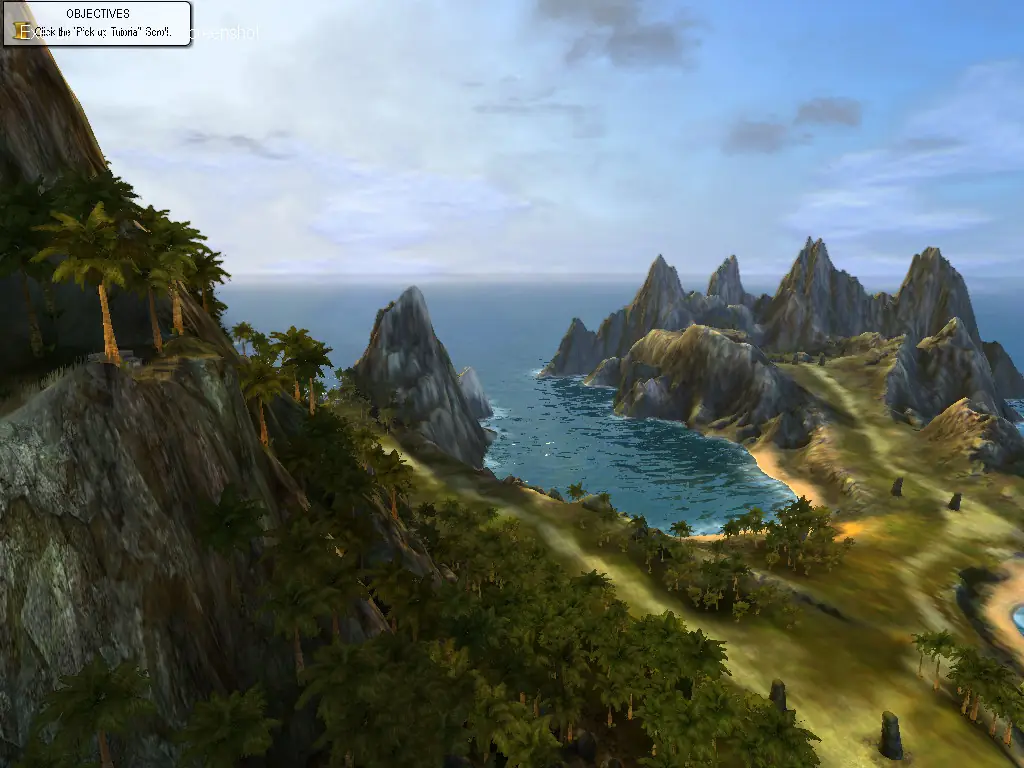Click the Objectives tracker panel

point(98,23)
